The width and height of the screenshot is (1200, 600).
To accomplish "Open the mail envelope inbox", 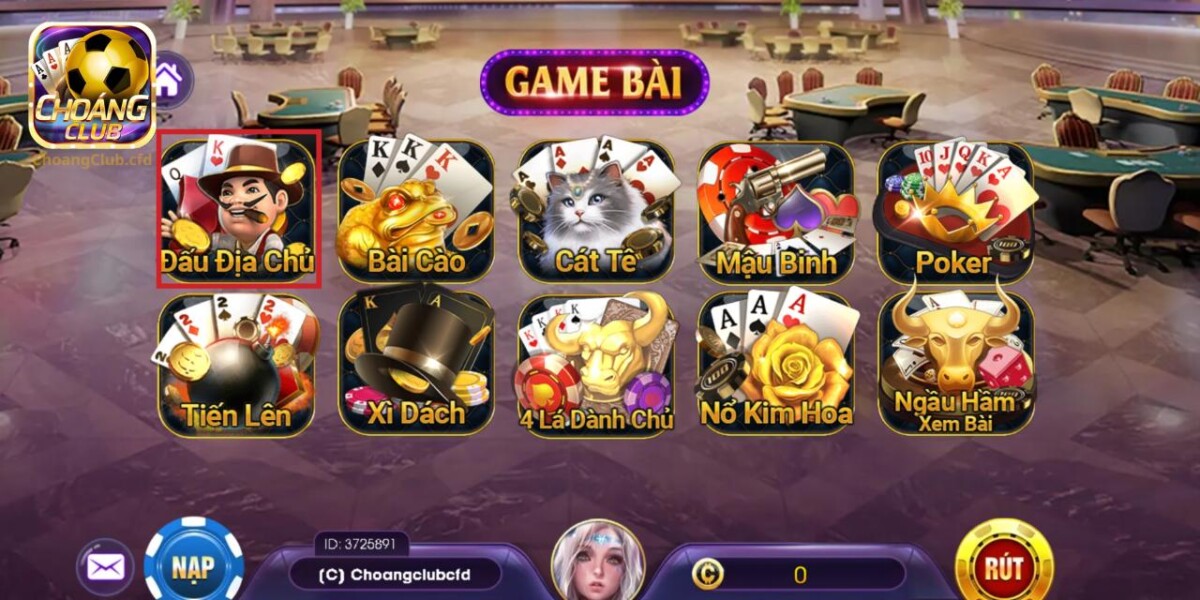I will coord(105,567).
